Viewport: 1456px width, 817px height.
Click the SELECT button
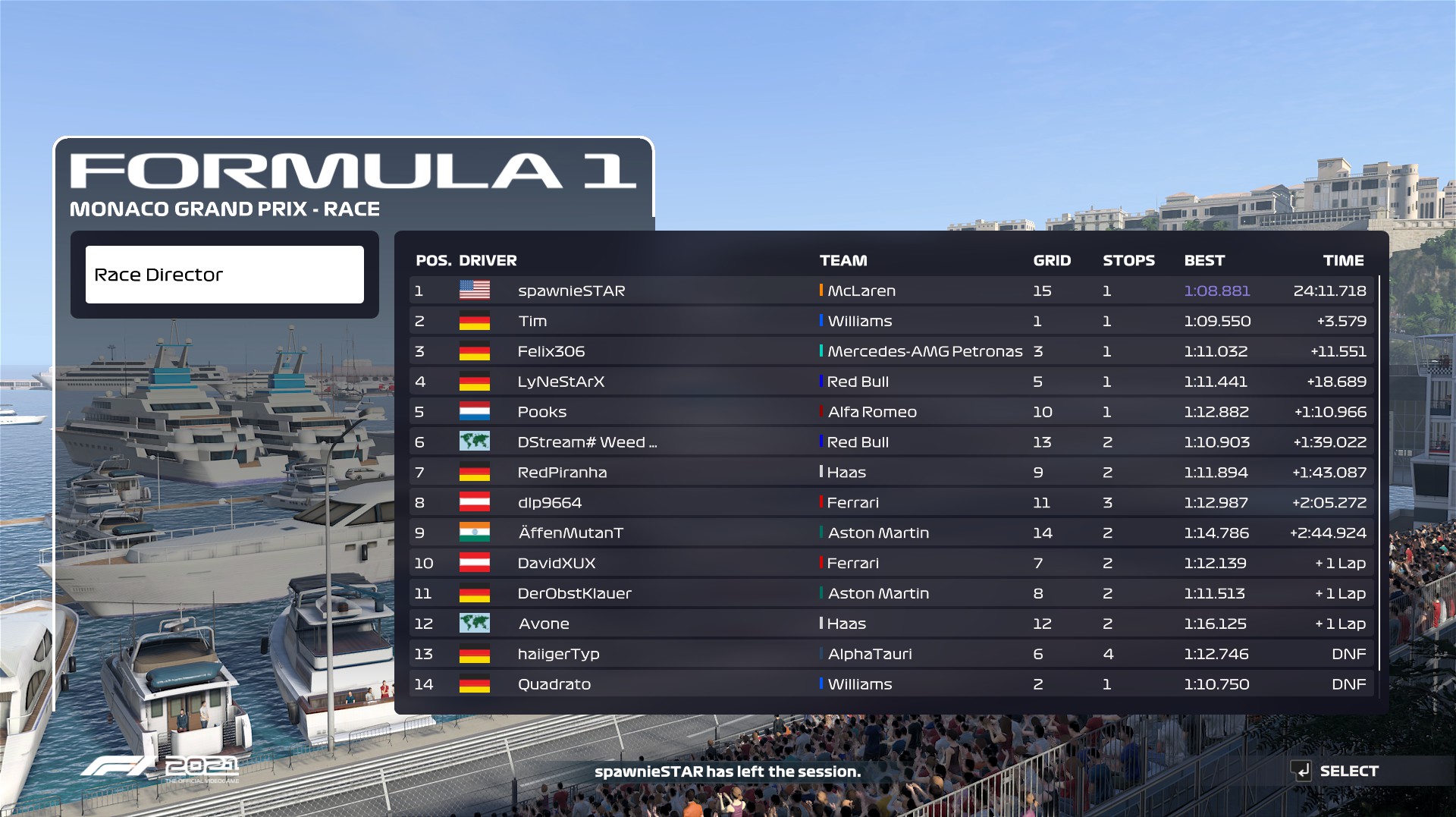[1337, 771]
